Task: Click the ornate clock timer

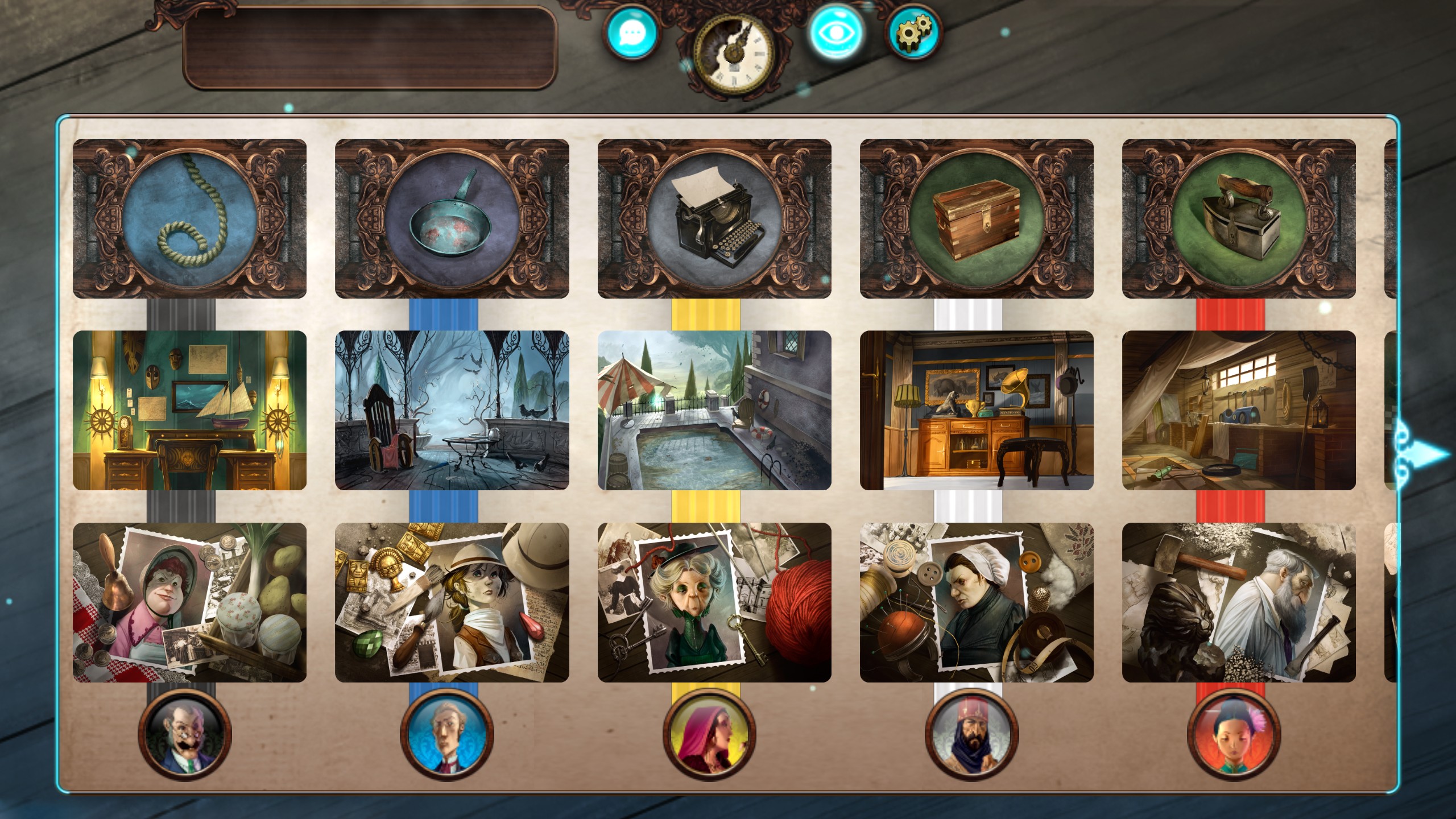Action: coord(734,54)
